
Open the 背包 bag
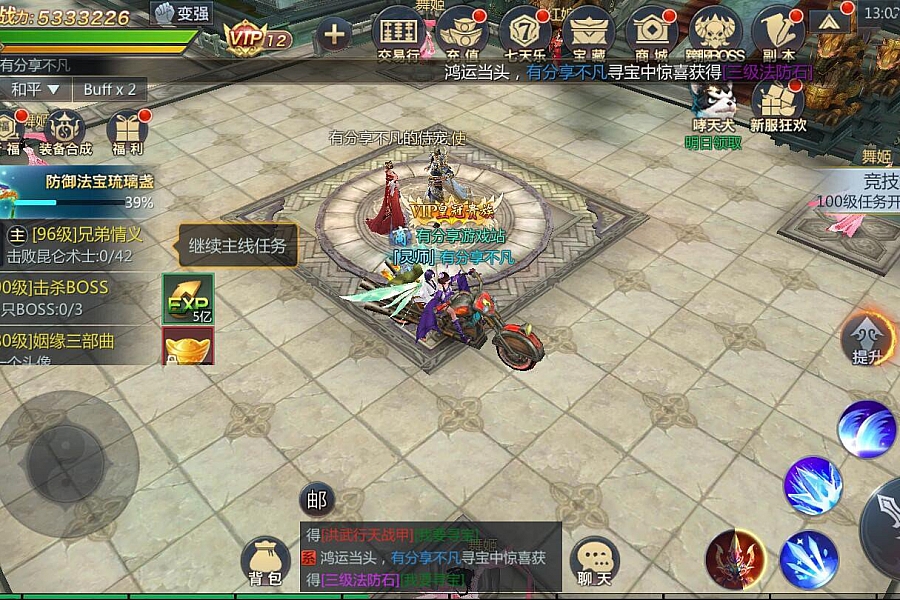[266, 562]
